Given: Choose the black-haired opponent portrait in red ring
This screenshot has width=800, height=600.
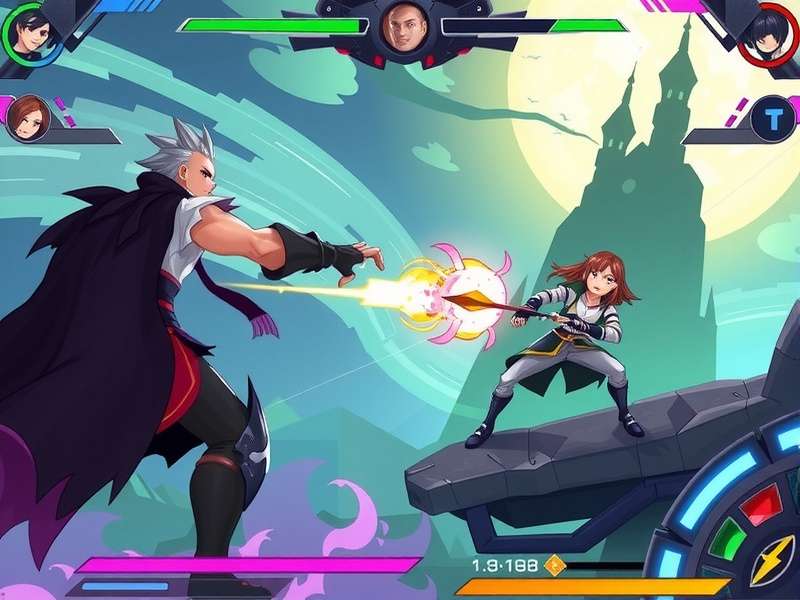Looking at the screenshot, I should click(x=768, y=32).
